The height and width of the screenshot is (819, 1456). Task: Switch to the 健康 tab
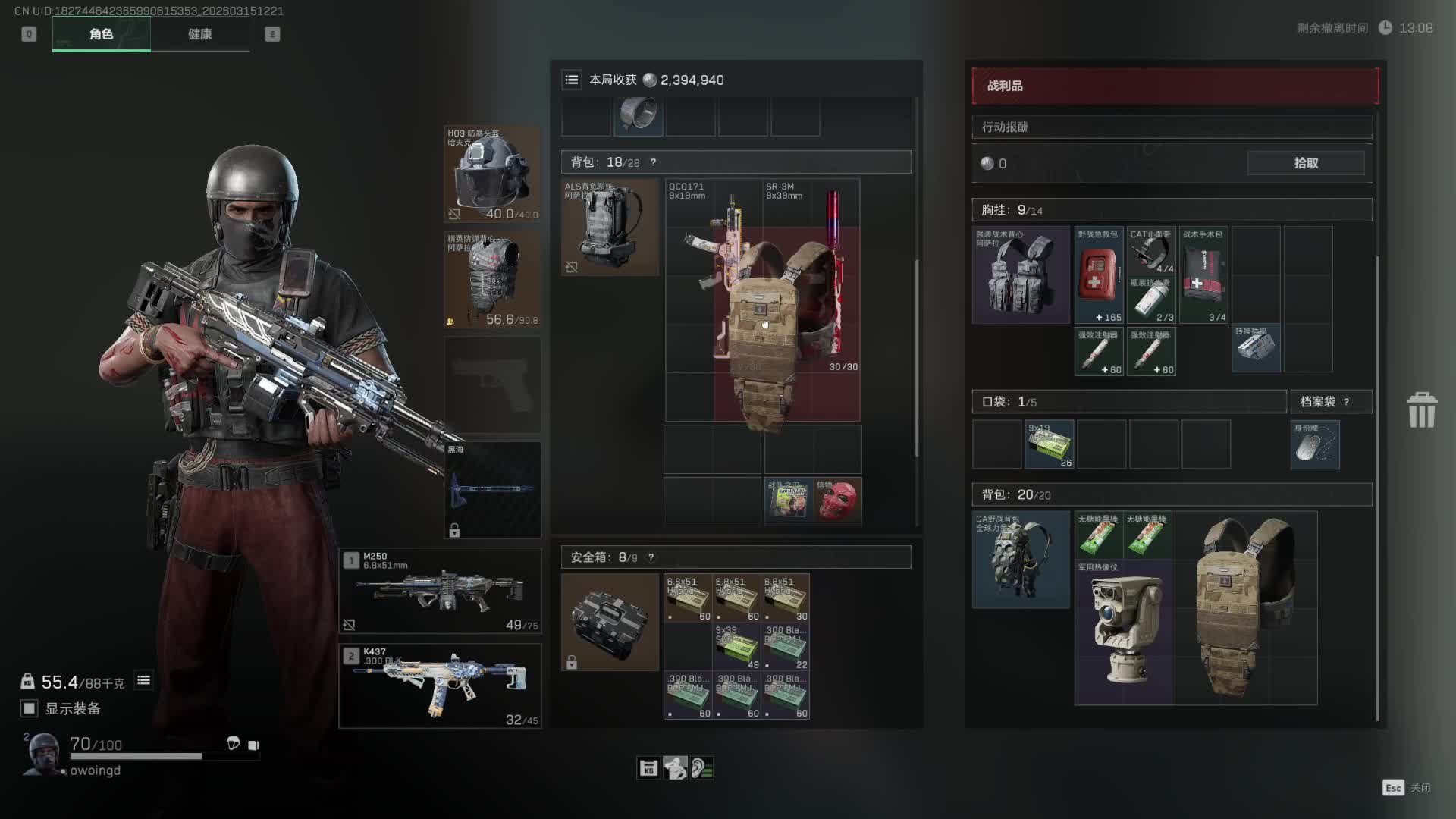[x=200, y=34]
